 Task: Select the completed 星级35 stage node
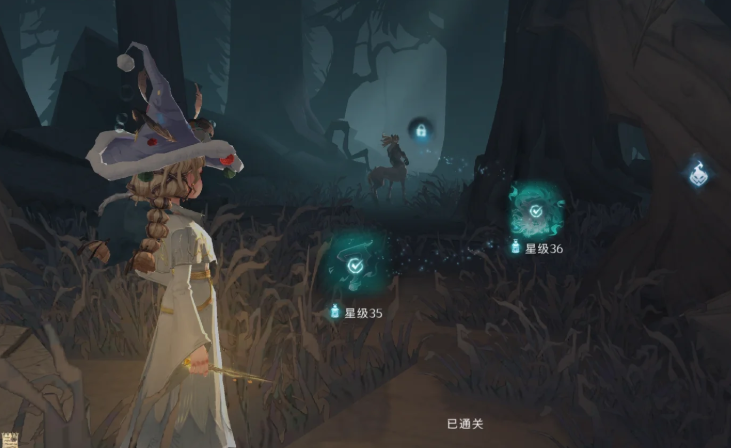tap(355, 266)
